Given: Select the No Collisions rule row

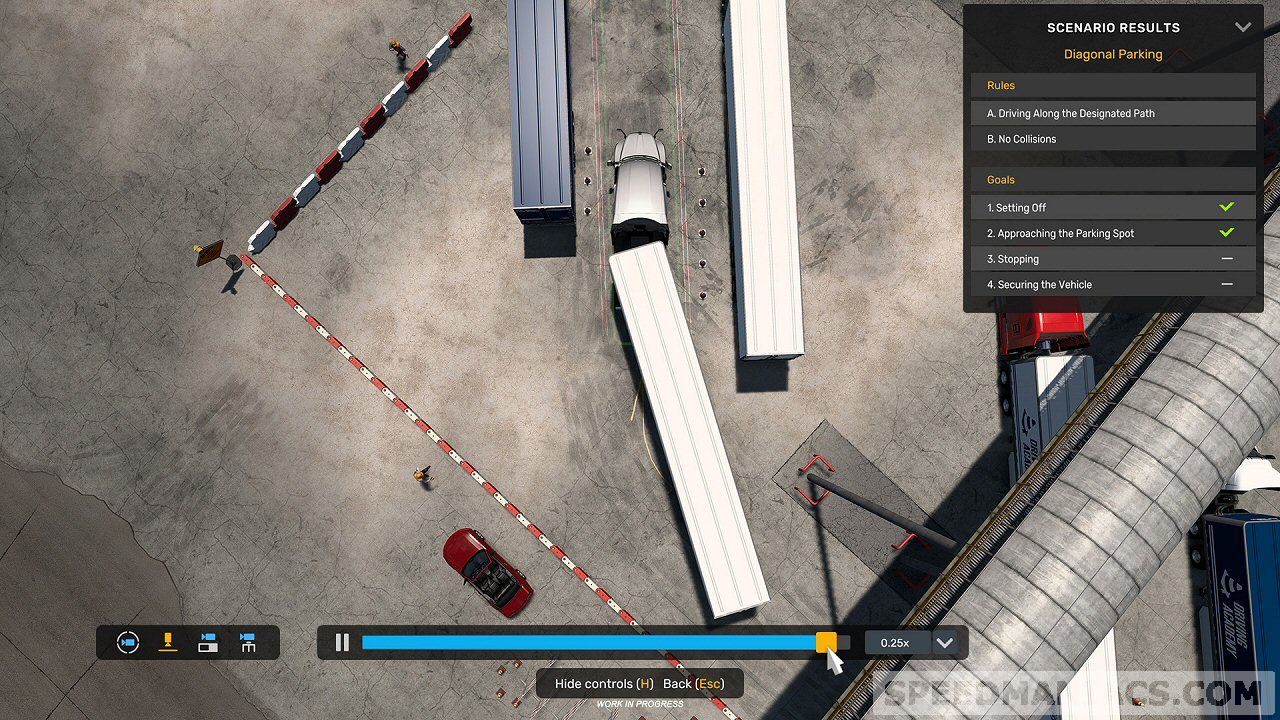Looking at the screenshot, I should (x=1113, y=139).
